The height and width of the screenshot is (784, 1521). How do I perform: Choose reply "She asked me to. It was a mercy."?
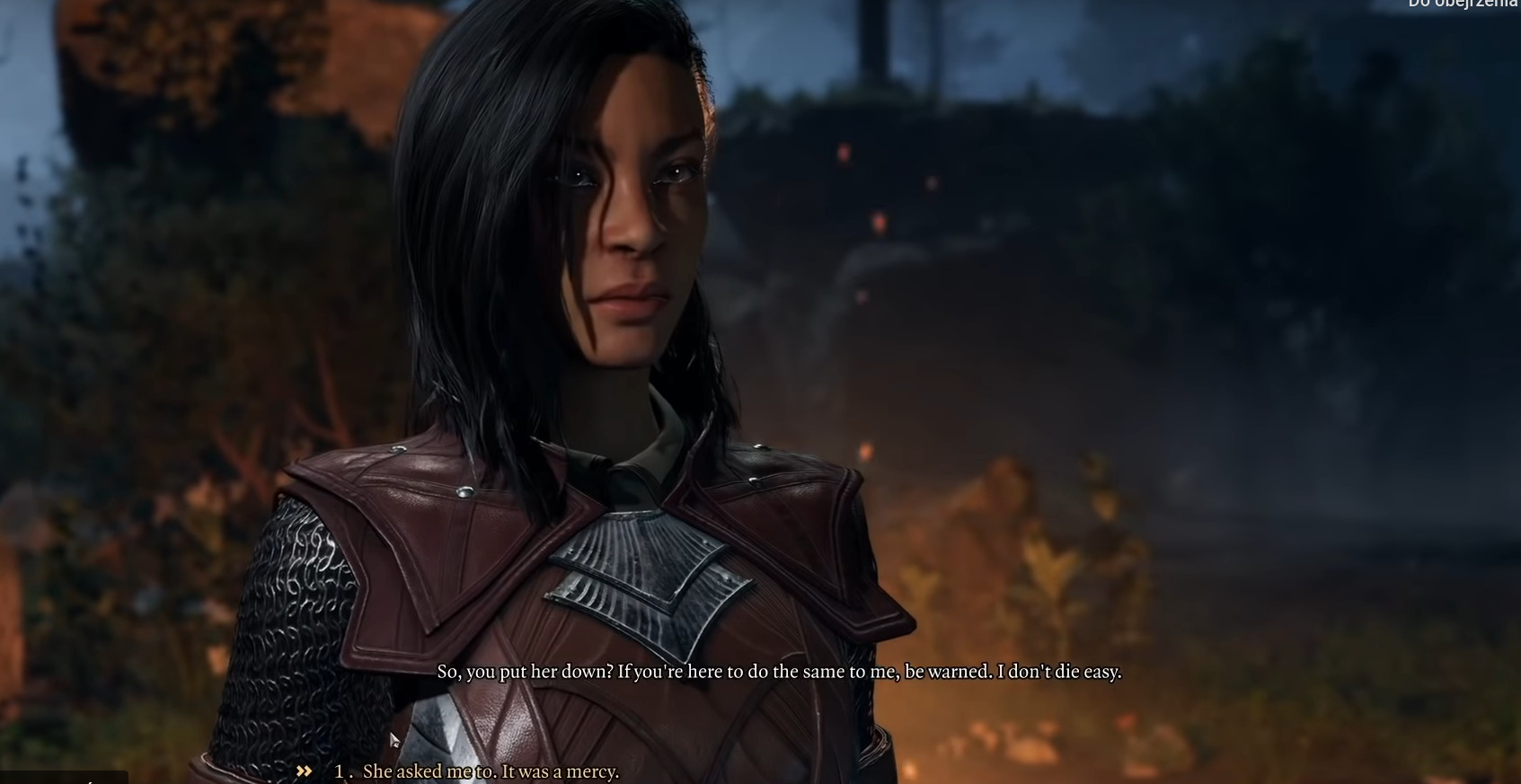491,771
